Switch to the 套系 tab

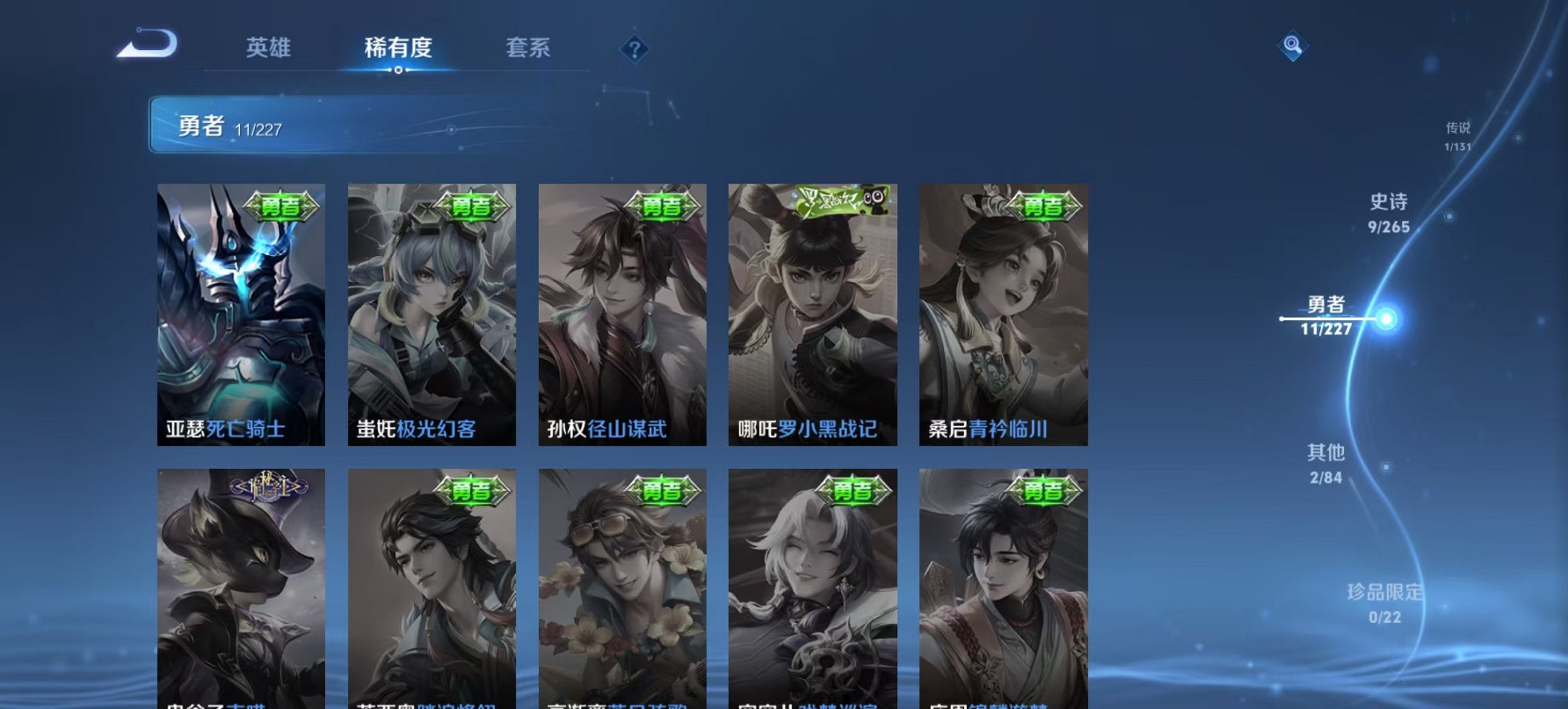point(529,46)
